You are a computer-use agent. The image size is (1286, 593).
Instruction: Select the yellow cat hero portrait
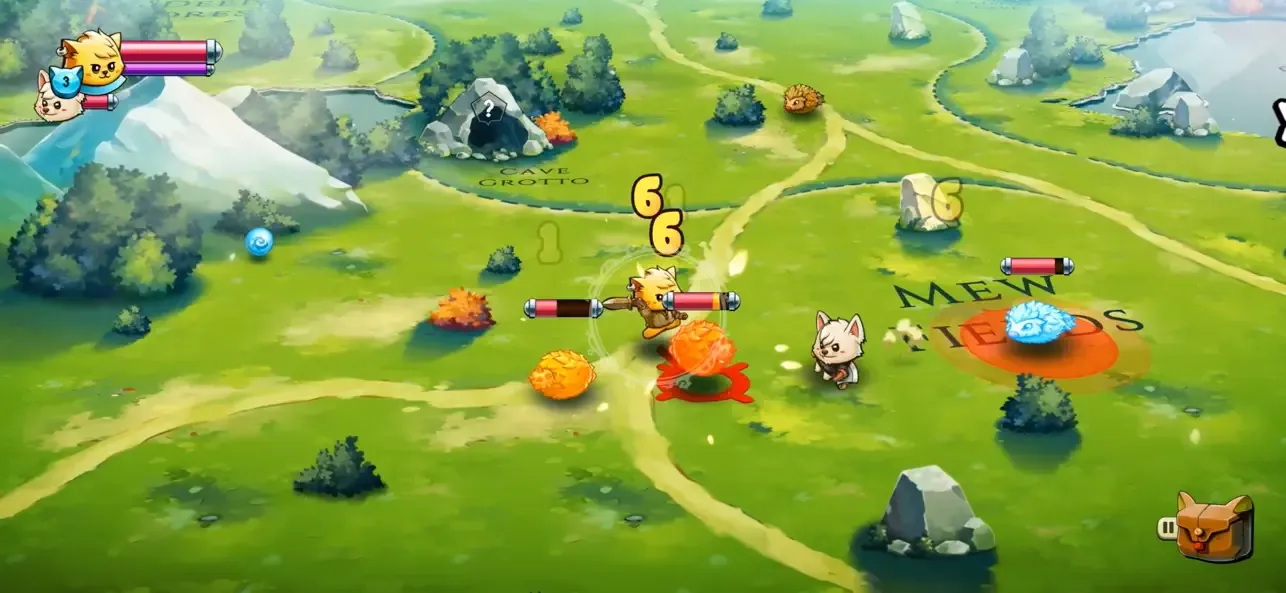(93, 58)
